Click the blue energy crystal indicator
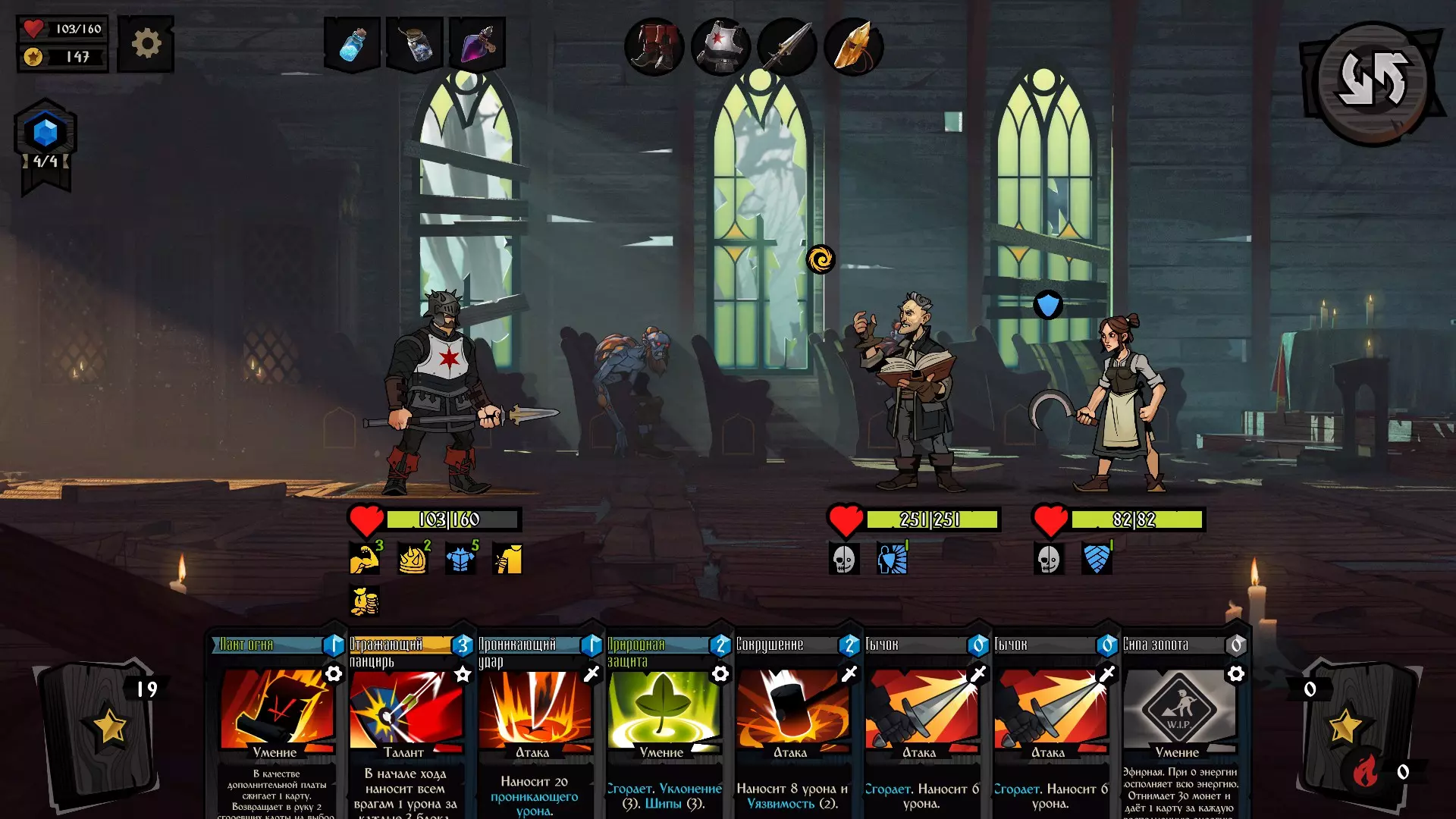The image size is (1456, 819). pyautogui.click(x=45, y=133)
